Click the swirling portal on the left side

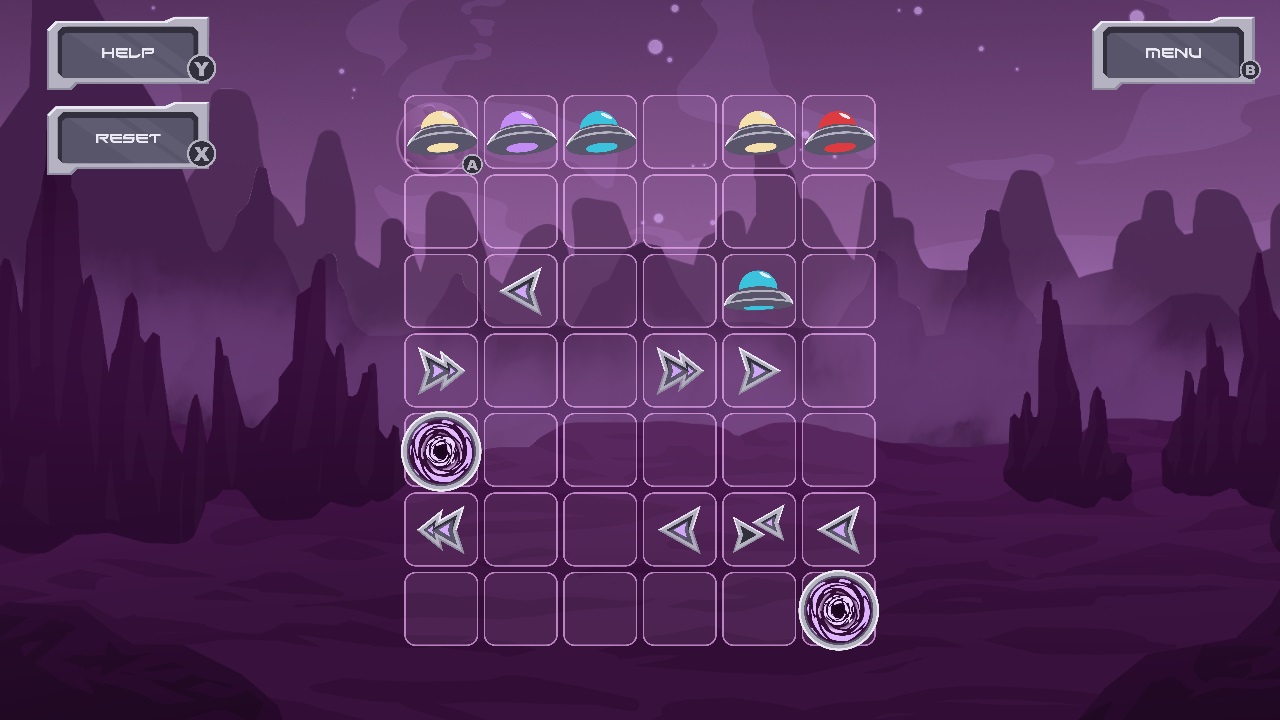tap(440, 450)
